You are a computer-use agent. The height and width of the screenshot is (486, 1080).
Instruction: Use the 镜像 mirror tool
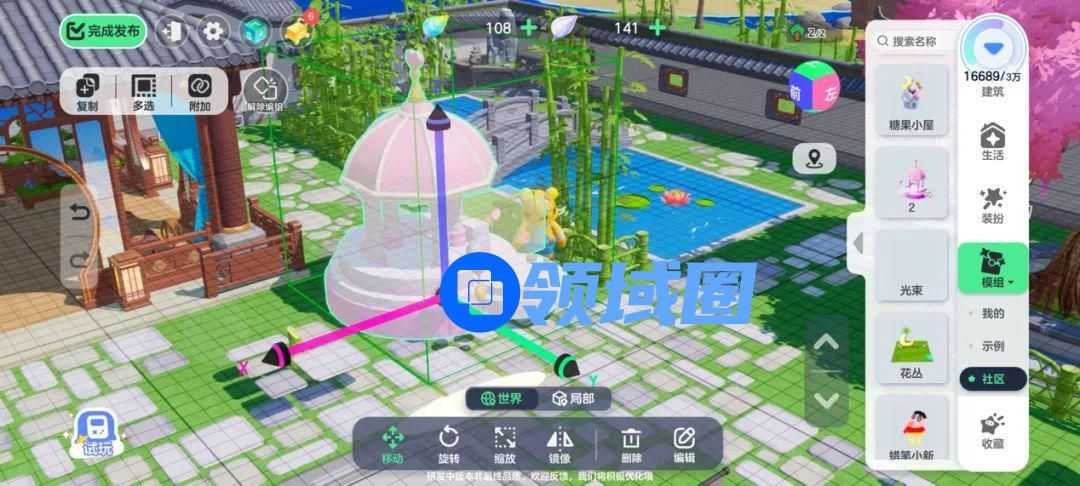pos(559,444)
